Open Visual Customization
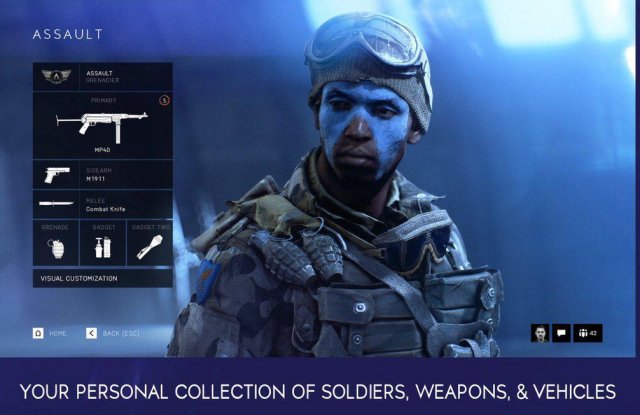640x415 pixels. click(x=102, y=278)
